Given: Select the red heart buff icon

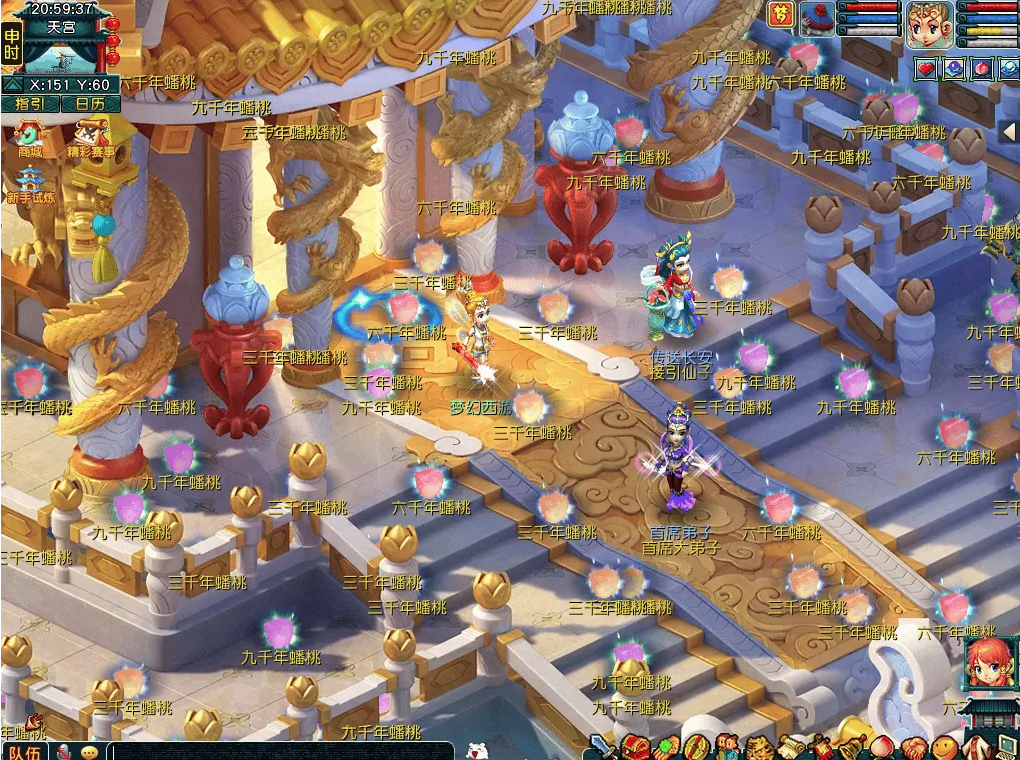Looking at the screenshot, I should 926,69.
